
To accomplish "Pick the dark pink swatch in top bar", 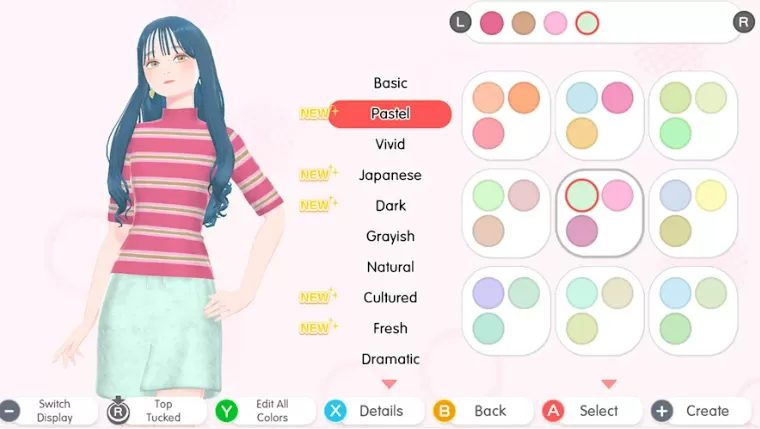I will 491,22.
